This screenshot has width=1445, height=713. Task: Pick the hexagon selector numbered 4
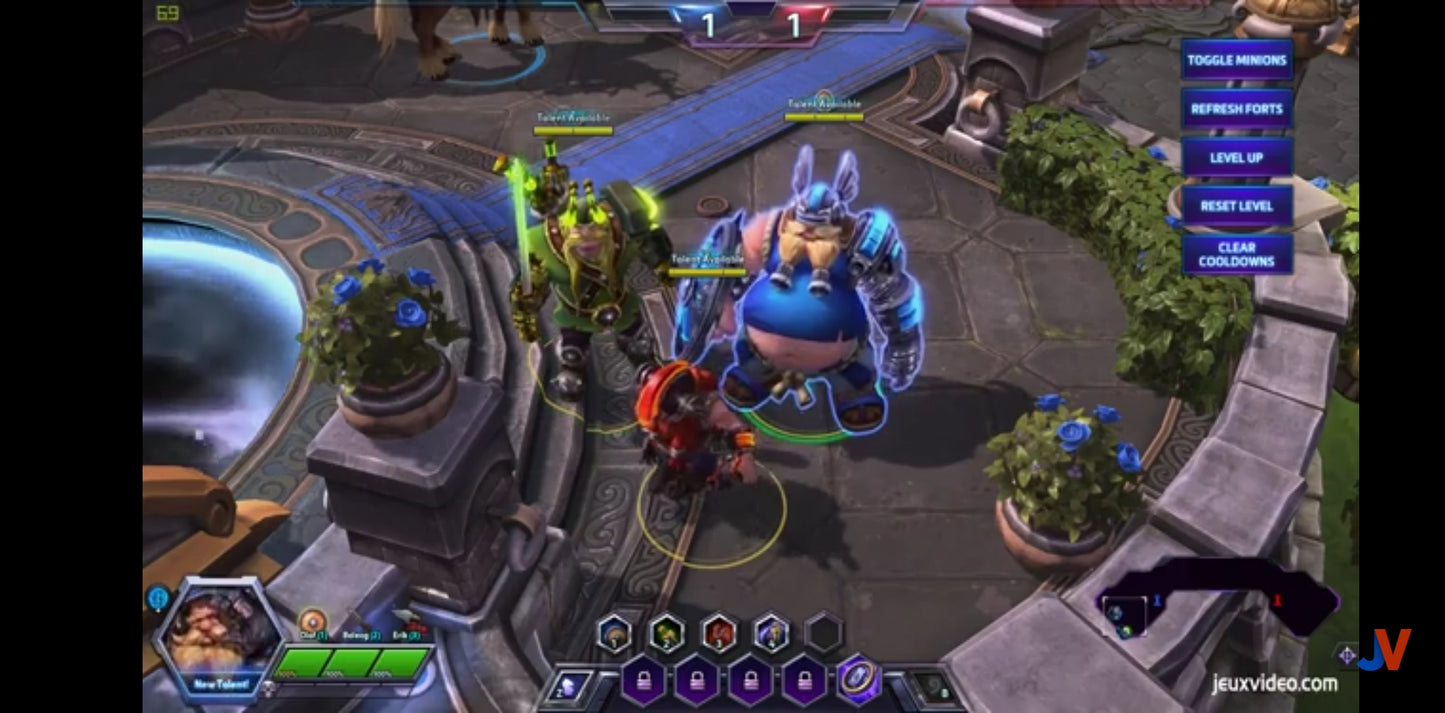(x=771, y=633)
